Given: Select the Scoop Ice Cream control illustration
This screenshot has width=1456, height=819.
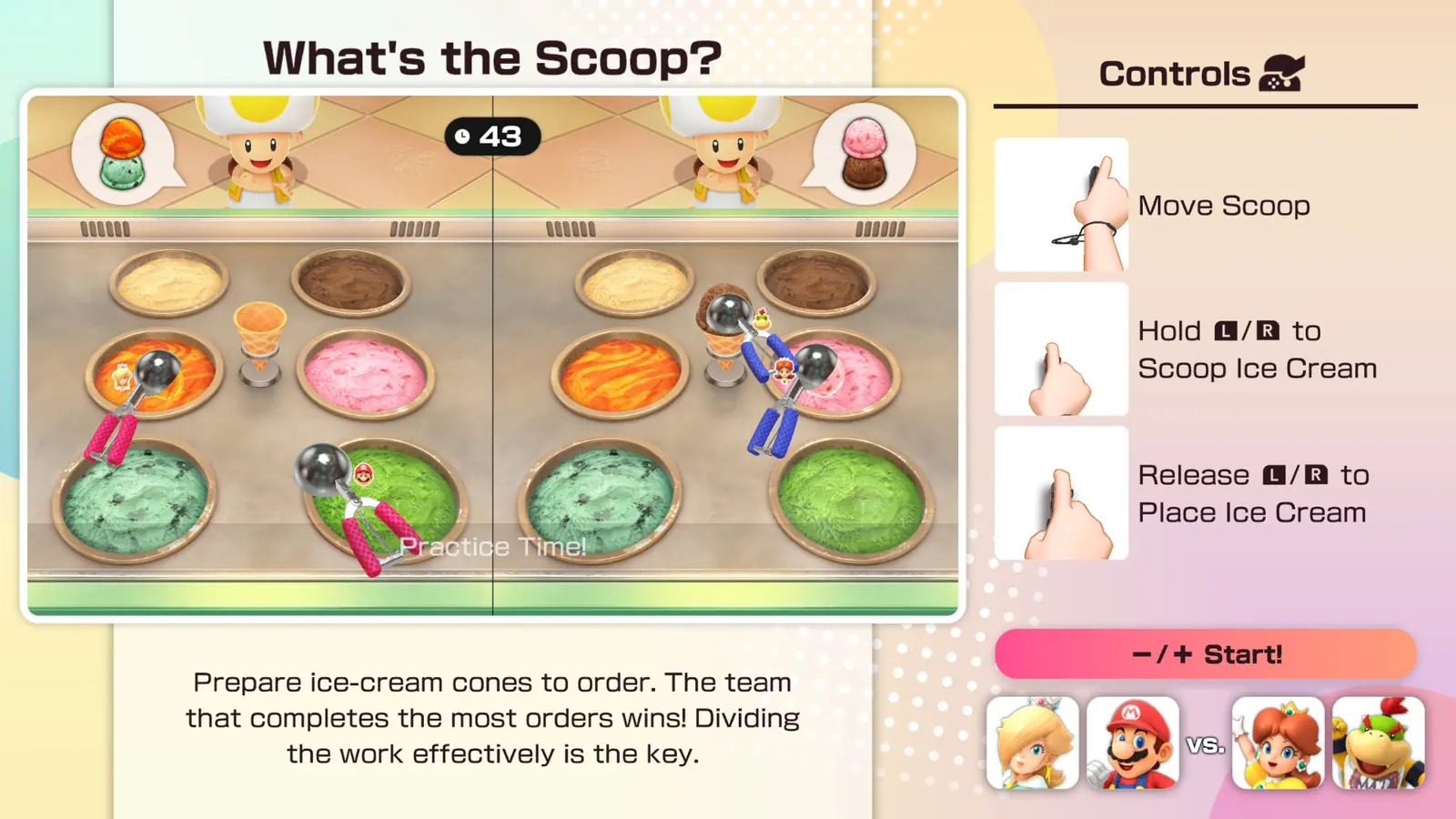Looking at the screenshot, I should click(1062, 349).
